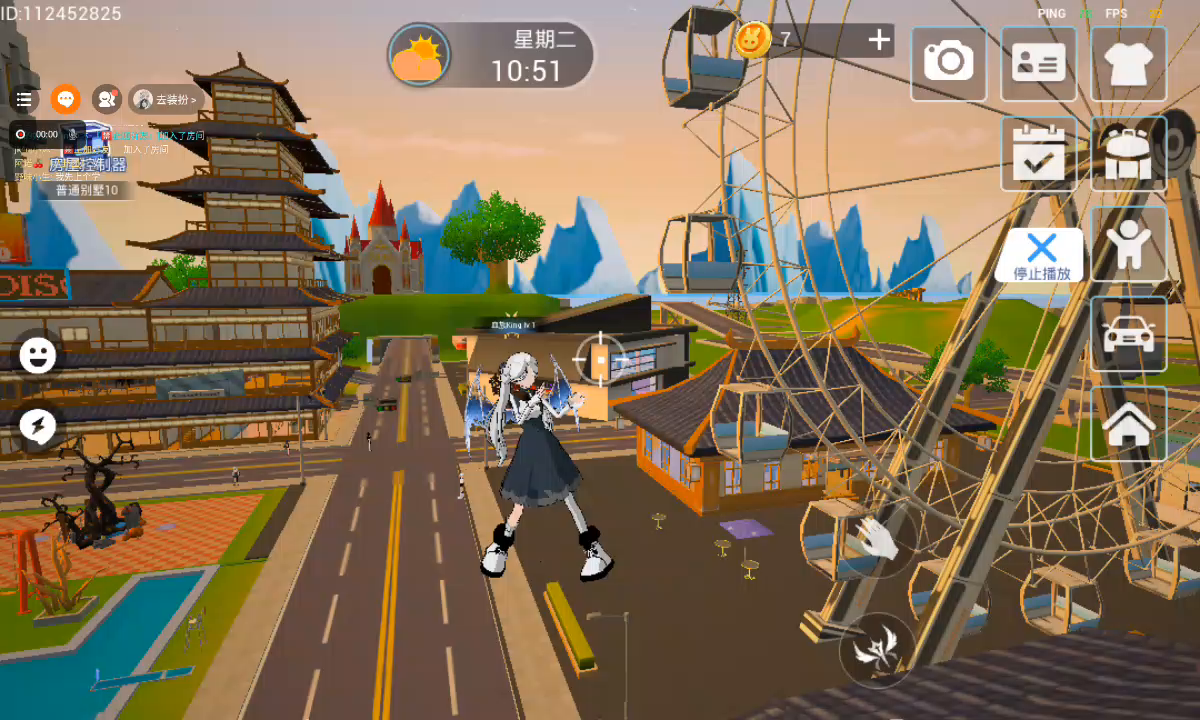Open the car vehicle menu

click(x=1129, y=334)
